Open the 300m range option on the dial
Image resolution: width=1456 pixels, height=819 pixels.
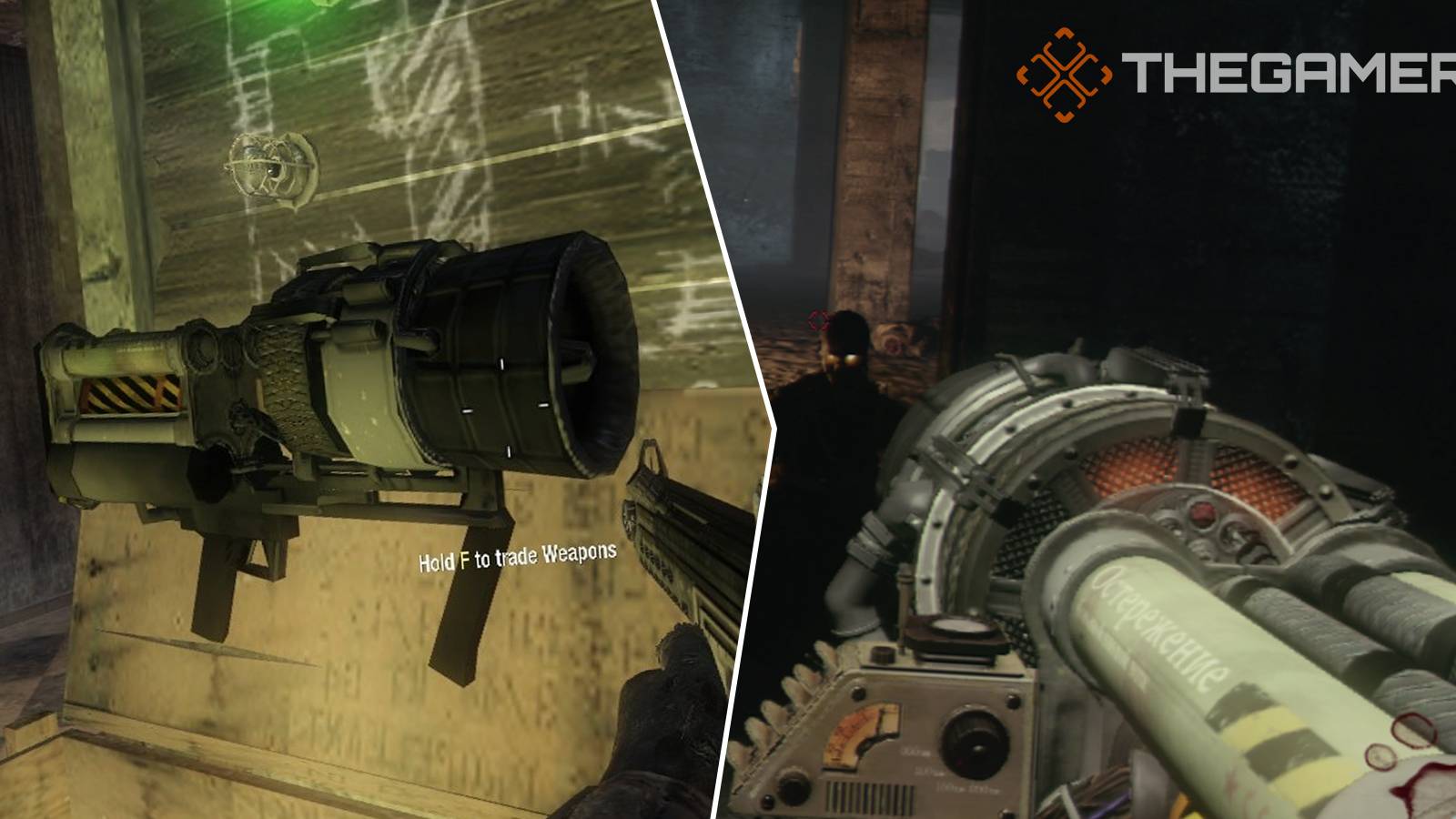pyautogui.click(x=915, y=751)
